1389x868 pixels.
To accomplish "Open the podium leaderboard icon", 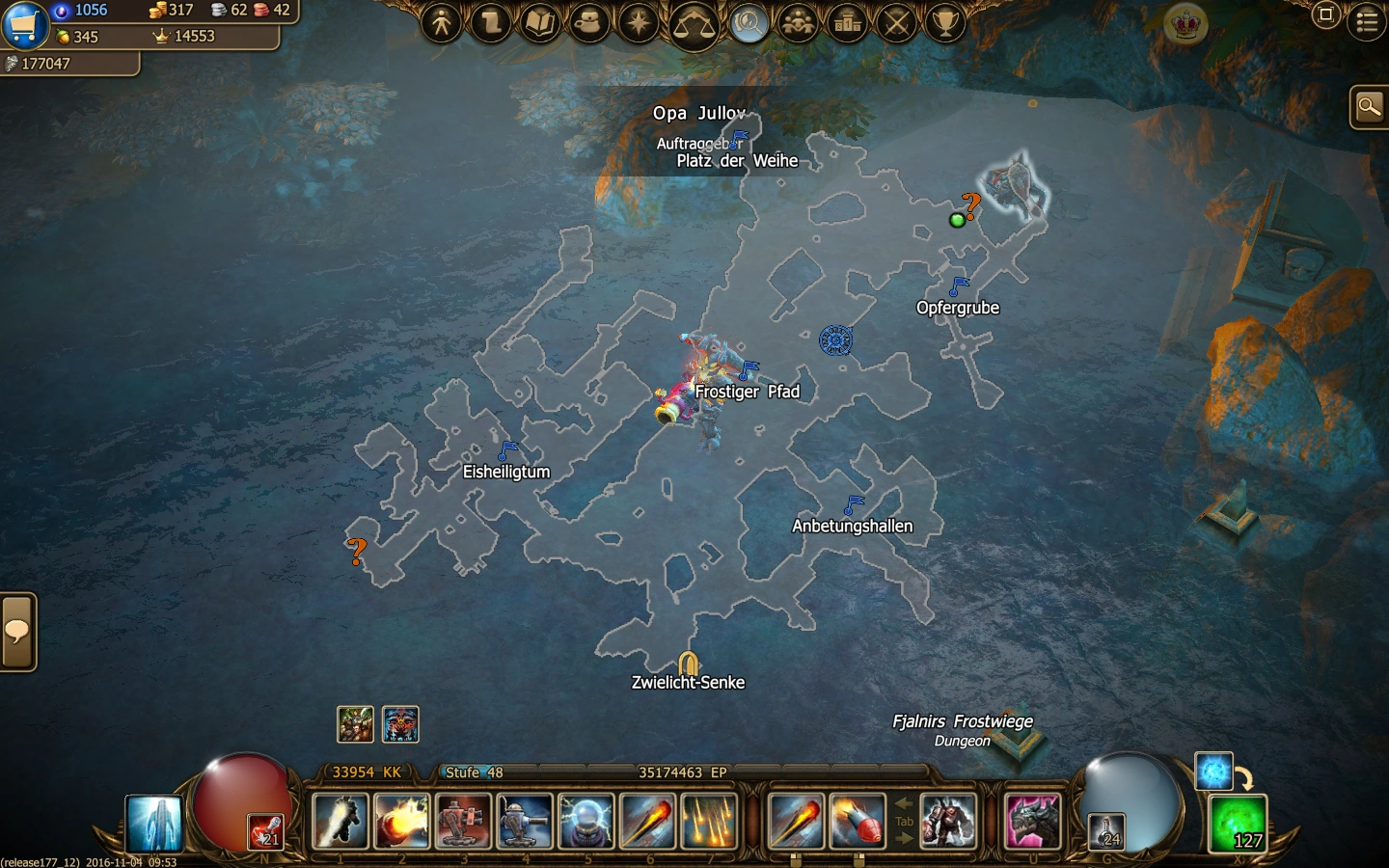I will coord(847,22).
